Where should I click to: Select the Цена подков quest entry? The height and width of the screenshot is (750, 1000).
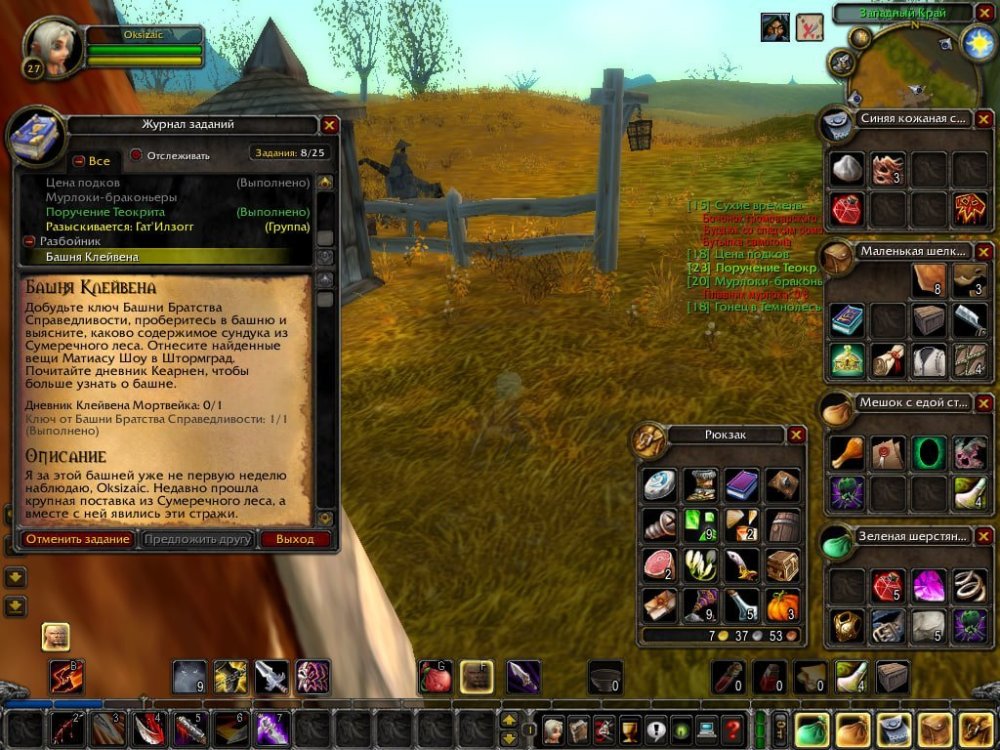point(83,183)
